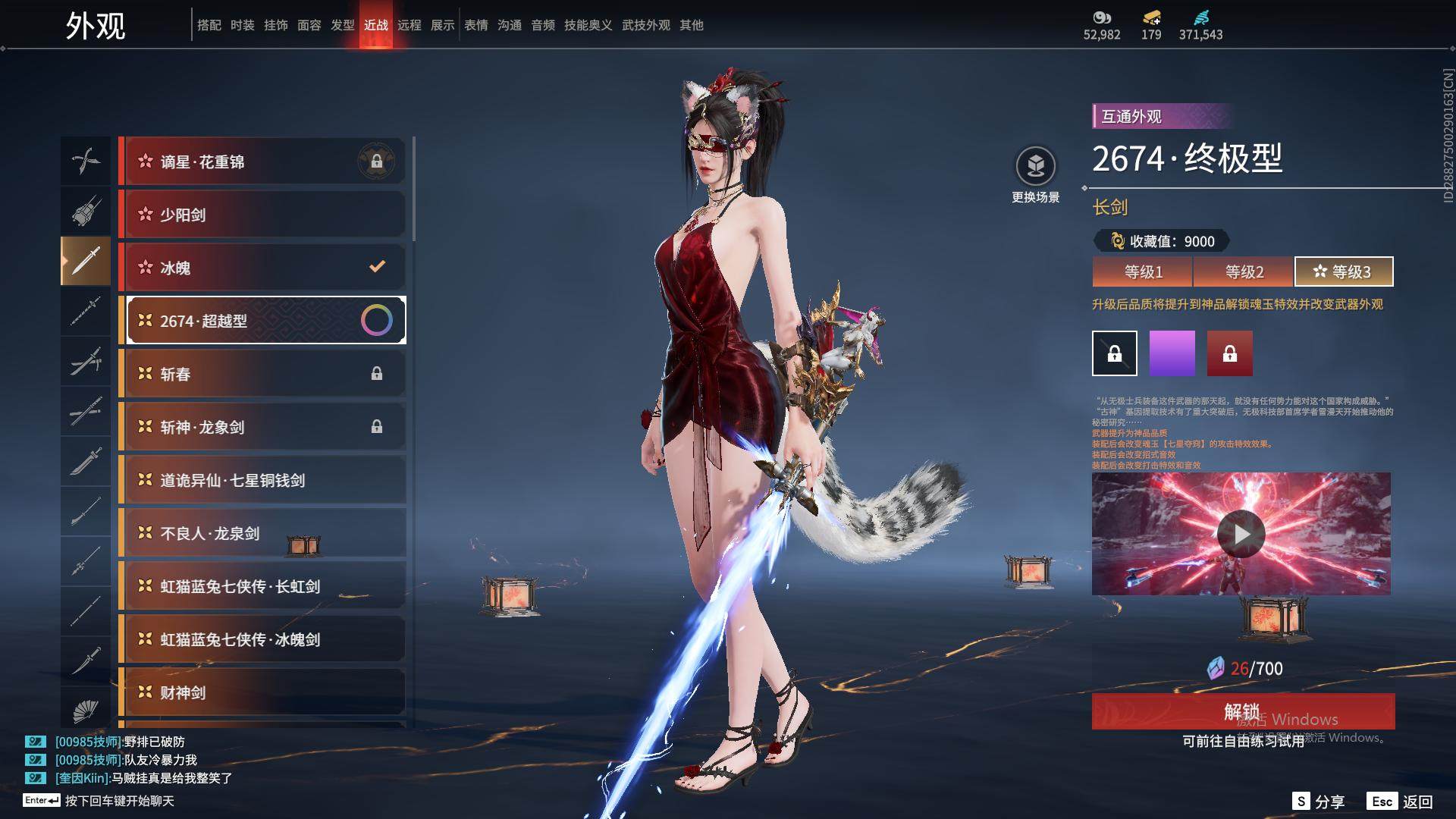Go back with the 返回 button
The height and width of the screenshot is (819, 1456).
(x=1401, y=802)
